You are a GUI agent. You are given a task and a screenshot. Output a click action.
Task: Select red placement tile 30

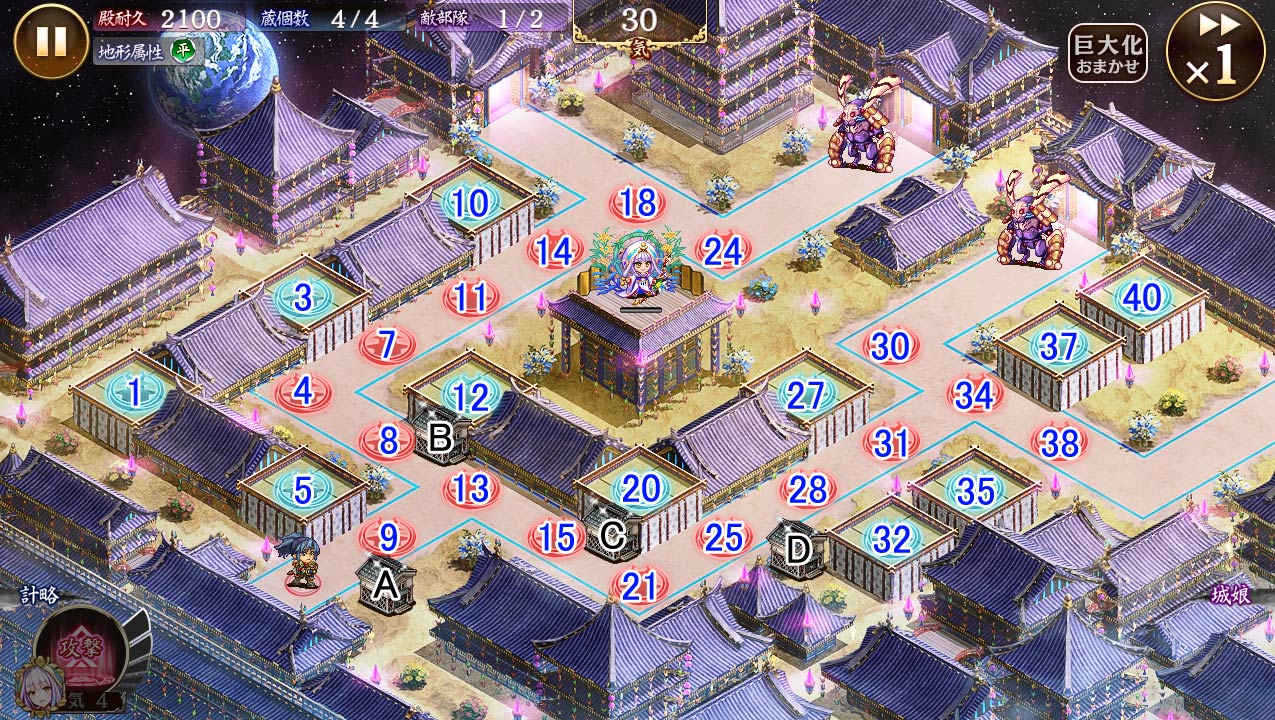pos(890,346)
